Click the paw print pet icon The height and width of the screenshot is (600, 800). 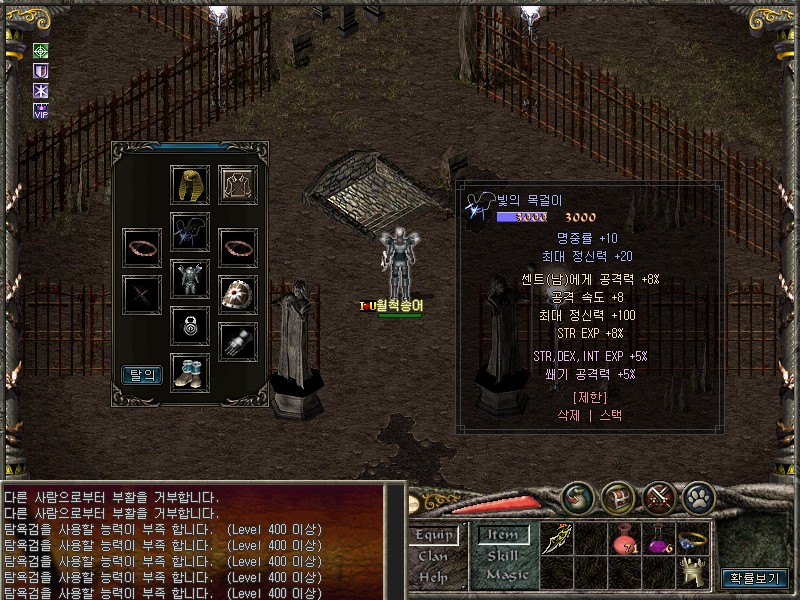pyautogui.click(x=697, y=497)
